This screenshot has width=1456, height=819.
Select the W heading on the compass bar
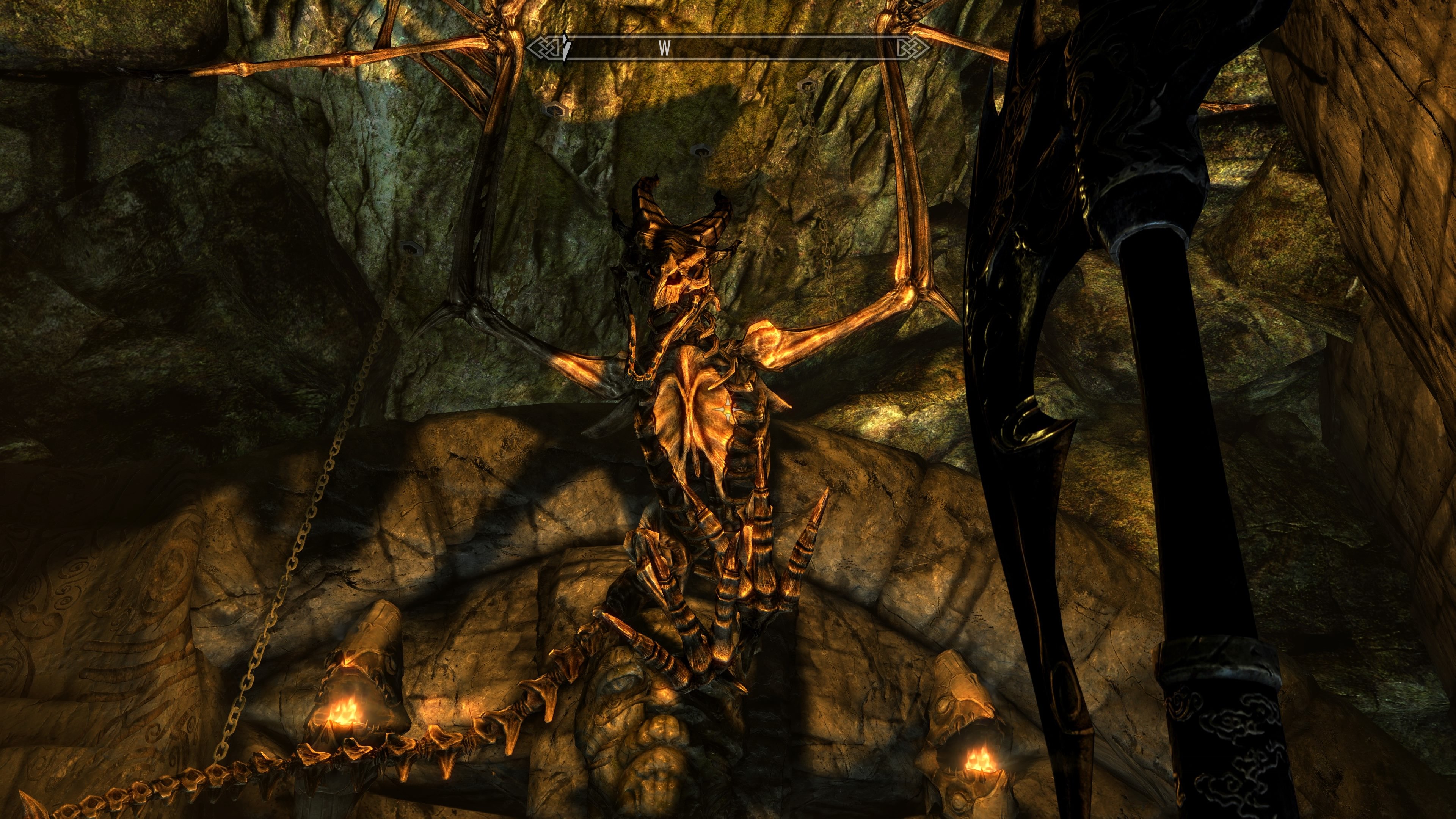point(664,49)
